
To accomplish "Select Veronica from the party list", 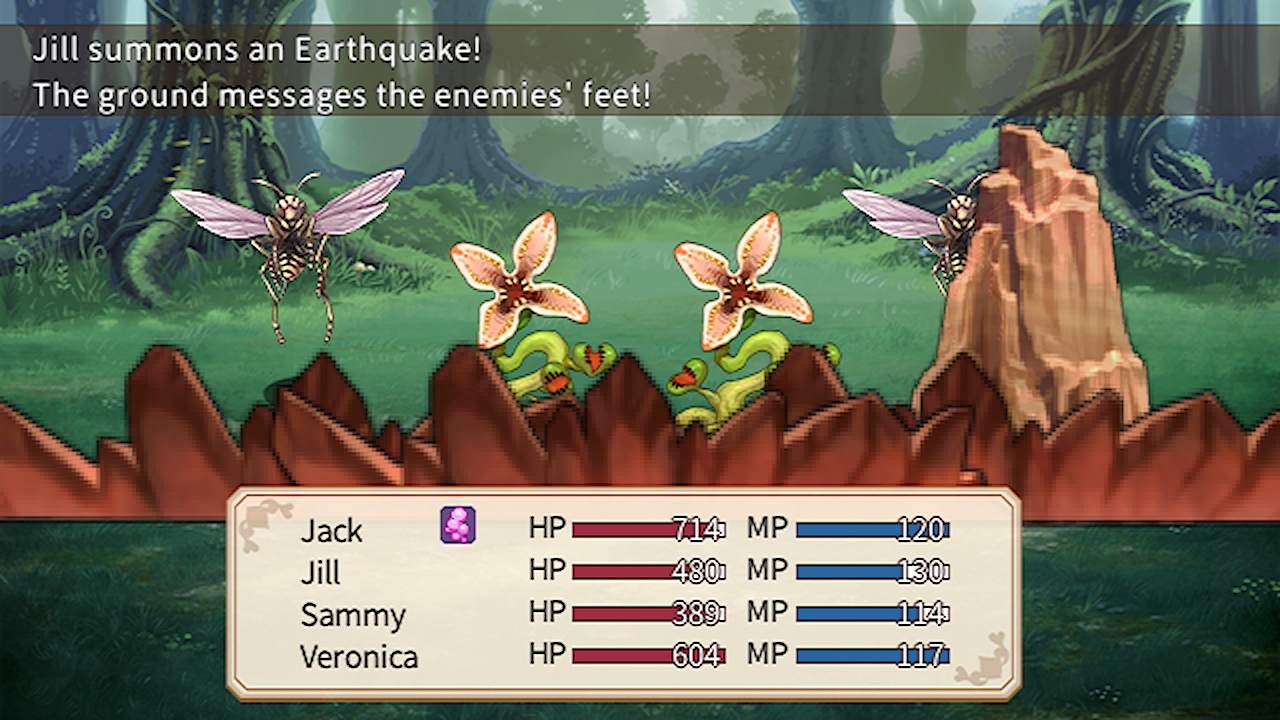I will pyautogui.click(x=359, y=657).
